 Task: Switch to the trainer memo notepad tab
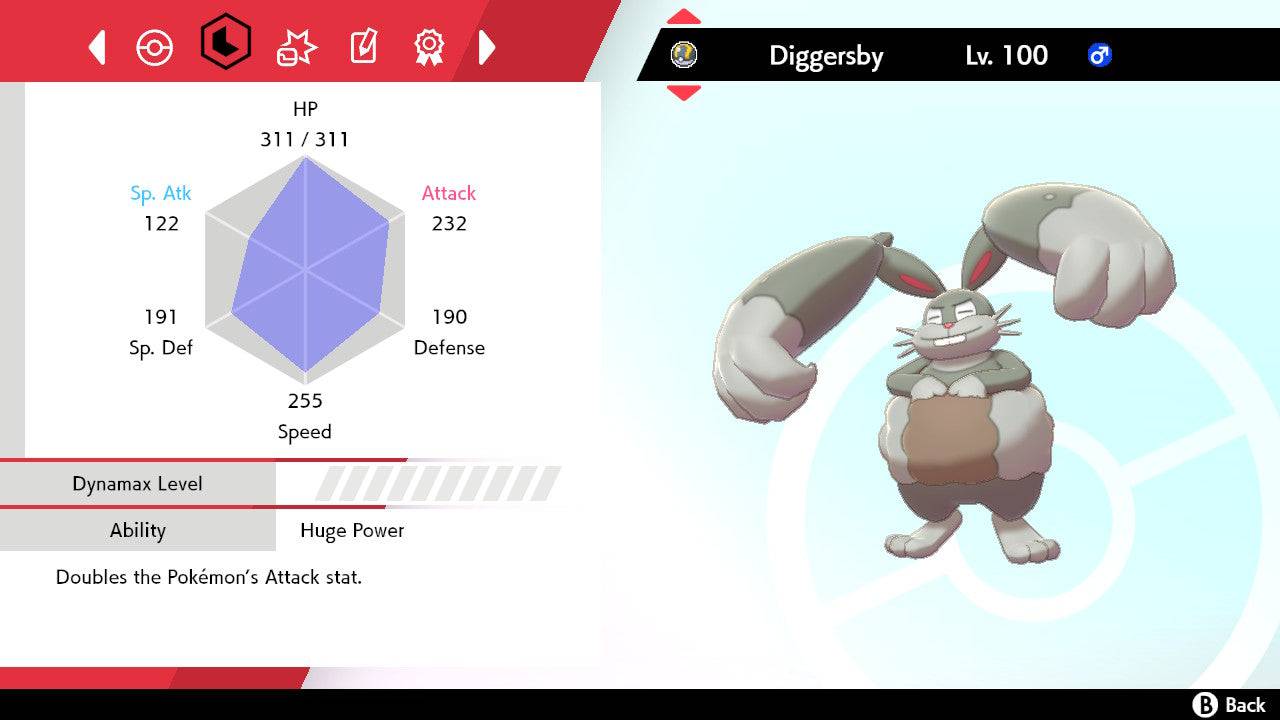point(362,47)
